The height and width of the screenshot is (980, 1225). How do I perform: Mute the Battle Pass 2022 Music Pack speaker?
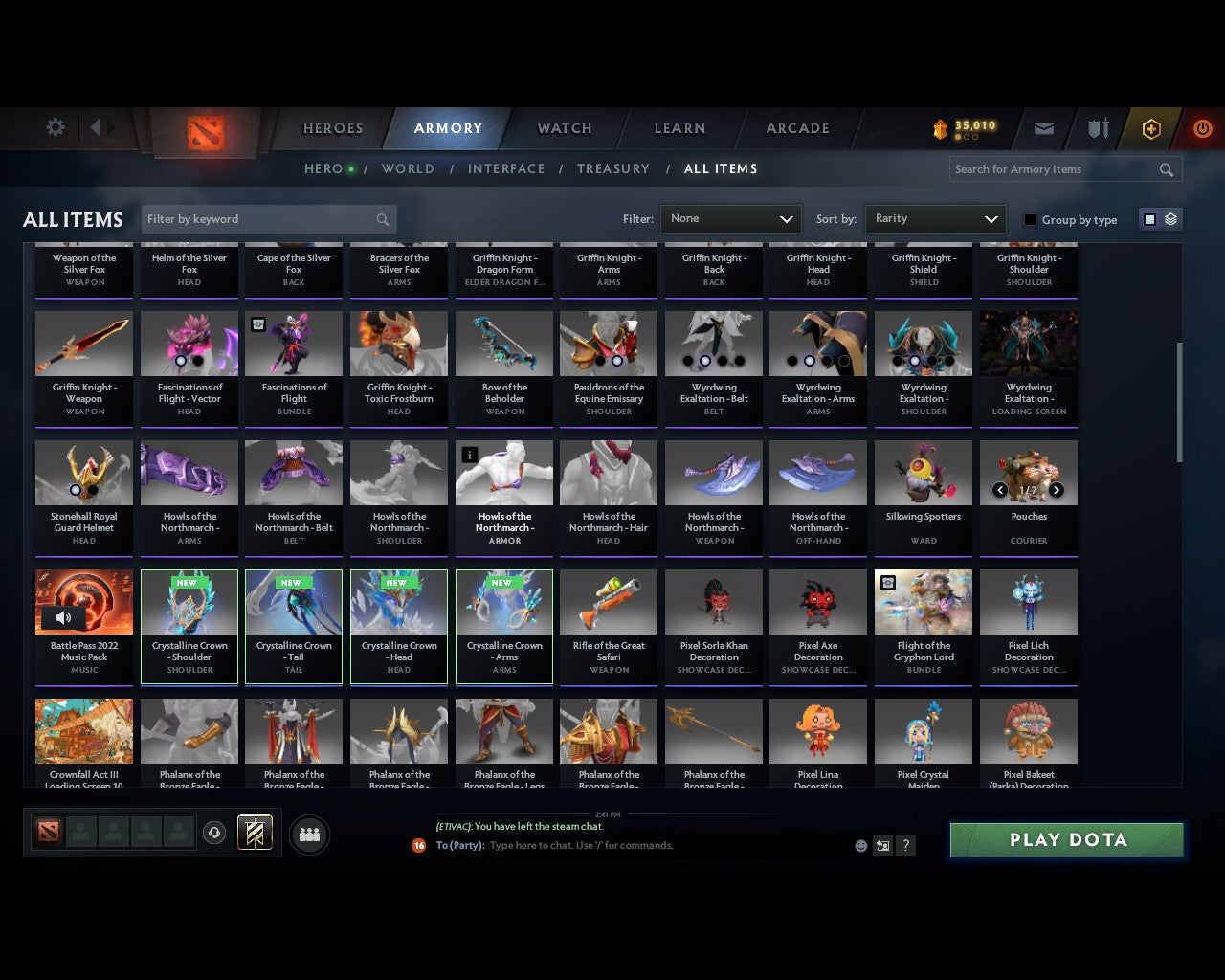[63, 617]
